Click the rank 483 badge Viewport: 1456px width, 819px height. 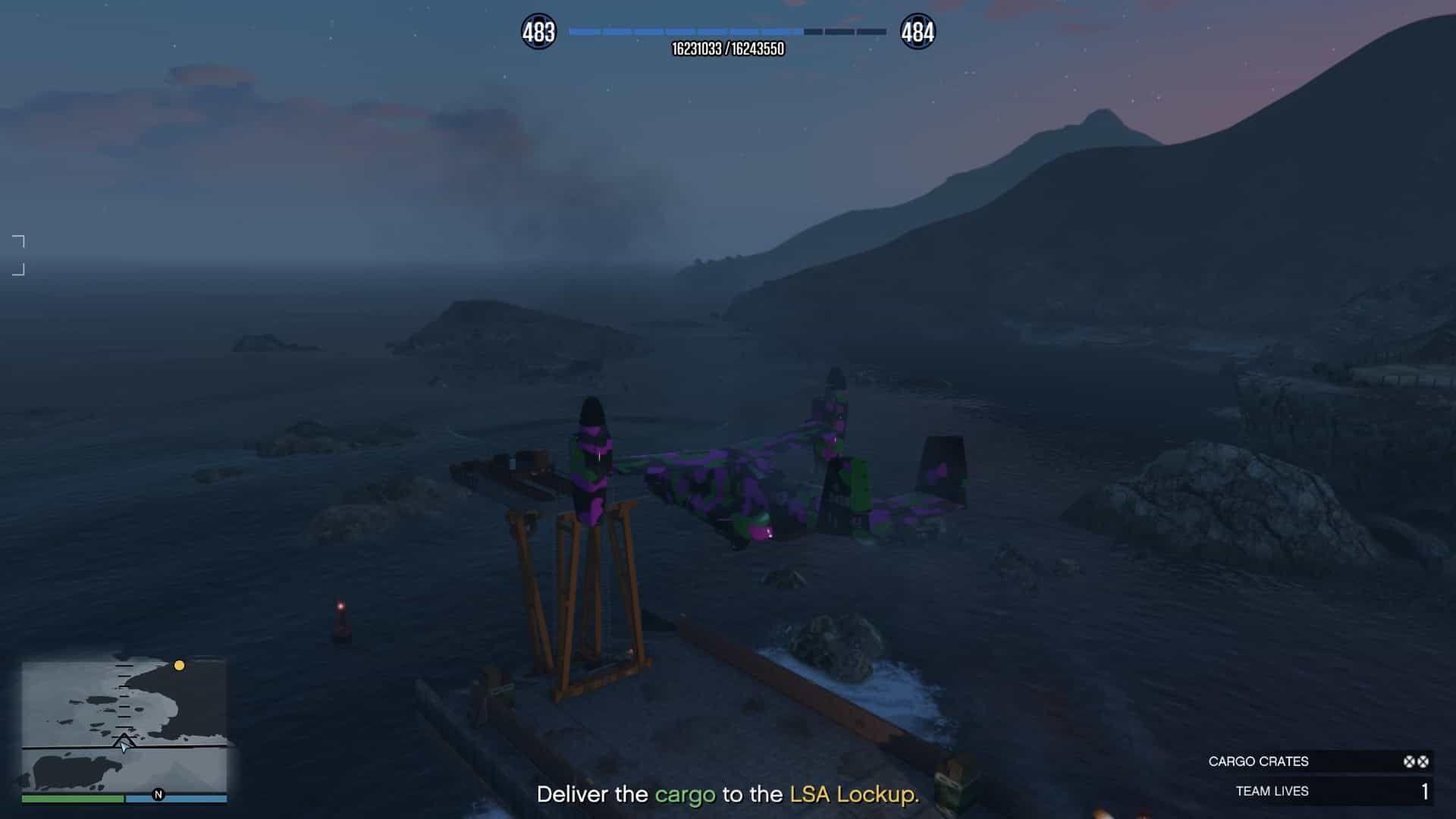point(538,32)
